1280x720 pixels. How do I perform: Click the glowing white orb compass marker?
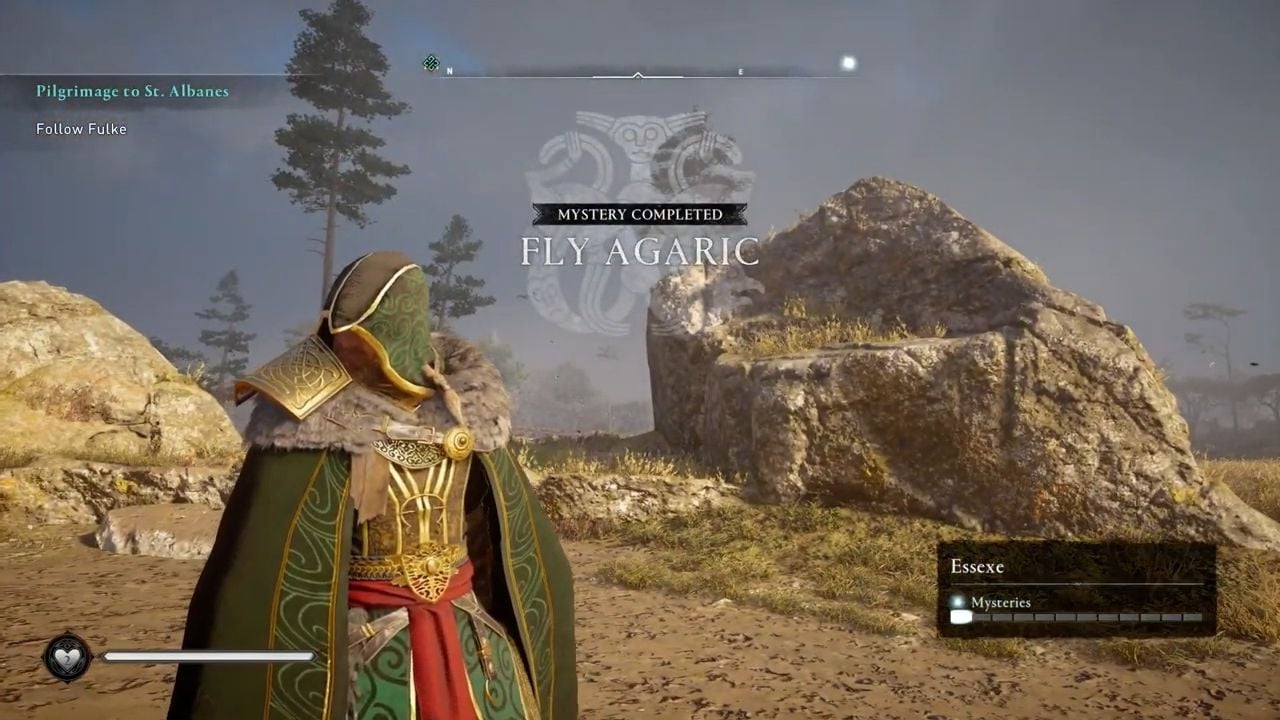coord(848,64)
